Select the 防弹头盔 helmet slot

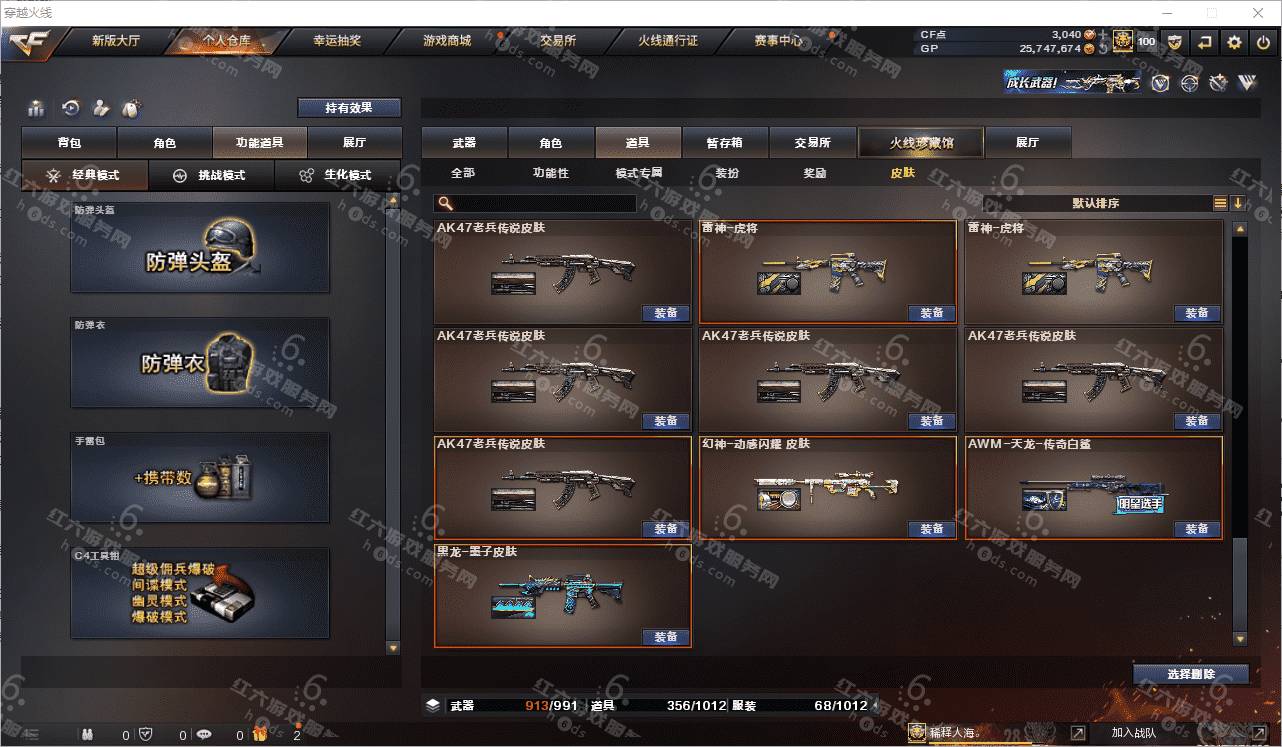point(200,248)
